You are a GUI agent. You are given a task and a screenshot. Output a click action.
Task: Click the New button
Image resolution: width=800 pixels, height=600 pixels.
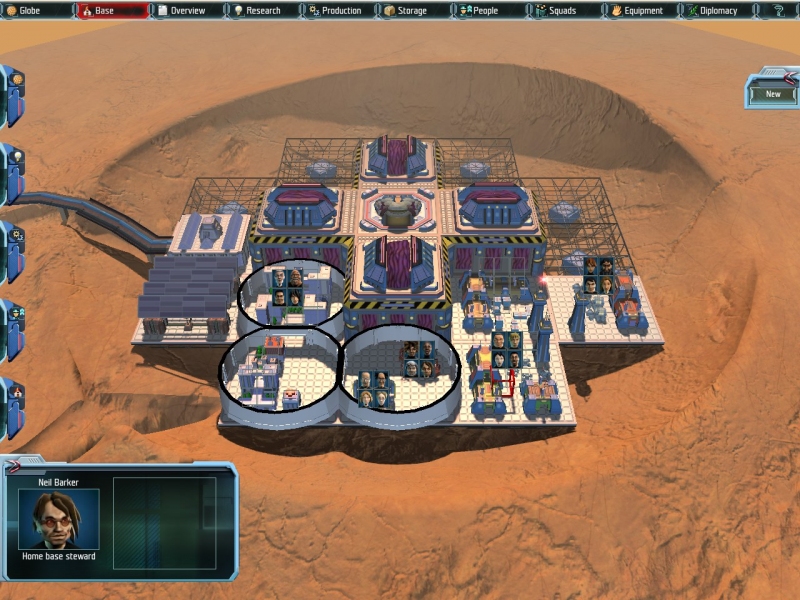coord(773,94)
